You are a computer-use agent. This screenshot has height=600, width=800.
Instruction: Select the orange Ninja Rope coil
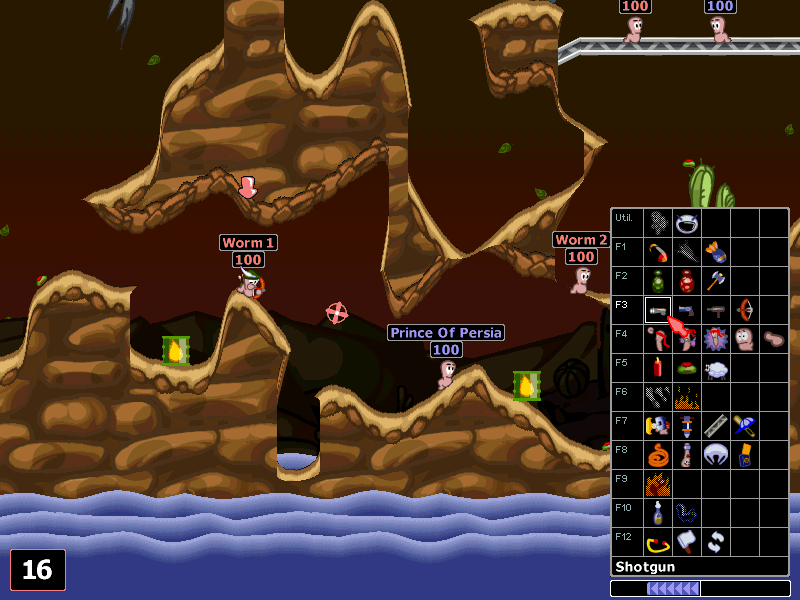click(x=657, y=456)
